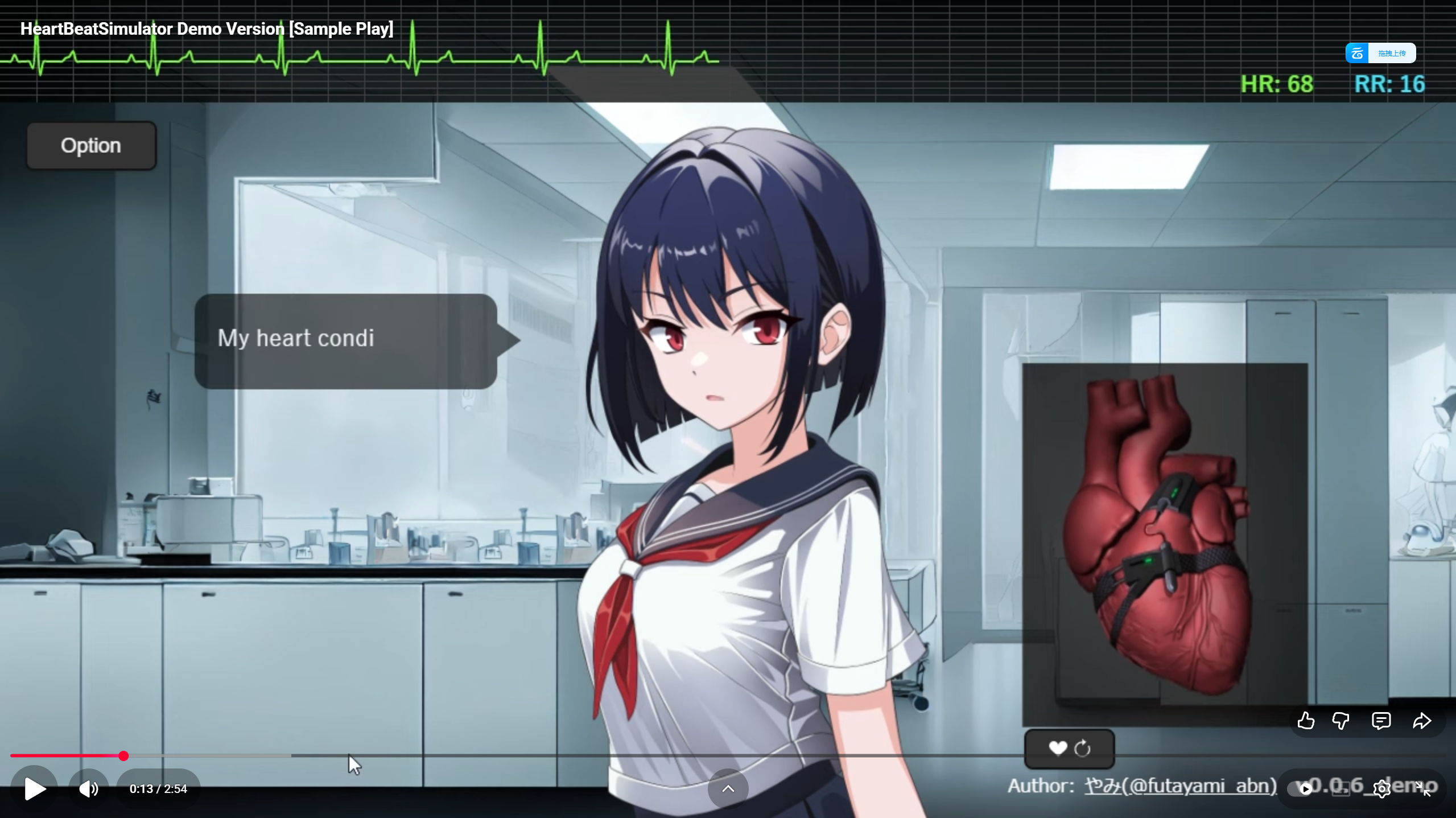
Task: Open the playback settings gear
Action: (x=1381, y=788)
